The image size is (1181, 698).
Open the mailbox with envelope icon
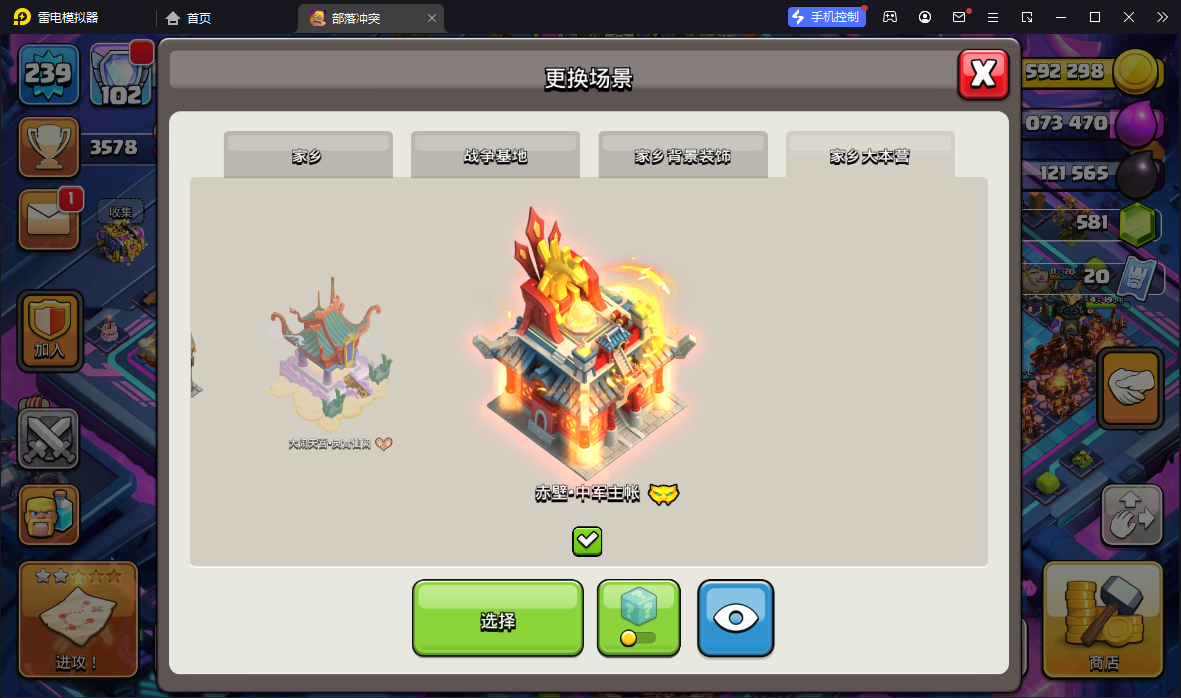tap(49, 219)
